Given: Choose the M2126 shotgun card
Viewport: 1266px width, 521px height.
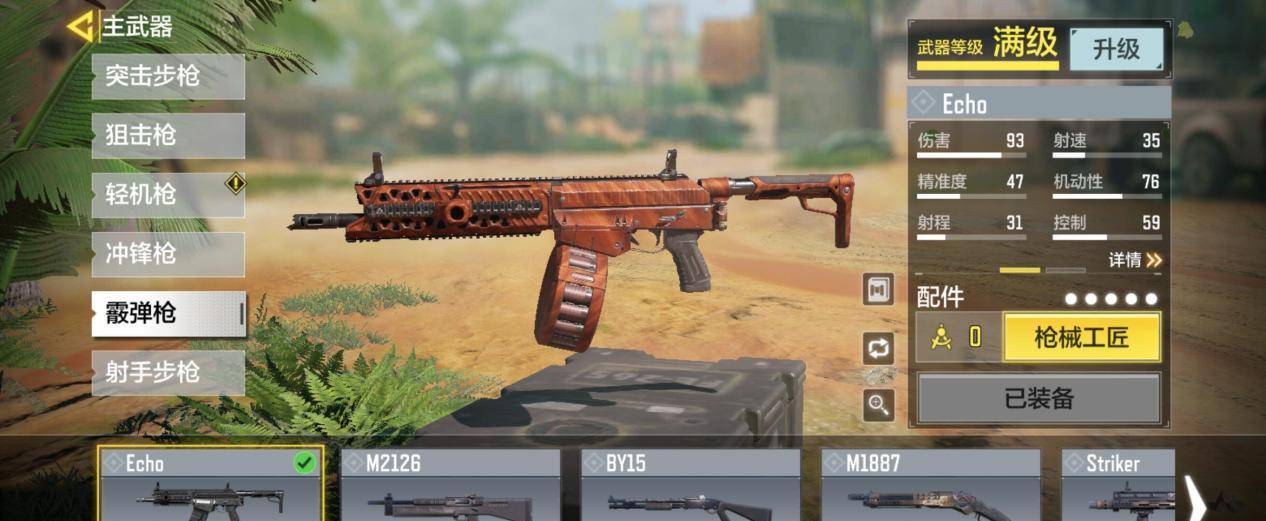Looking at the screenshot, I should 450,485.
